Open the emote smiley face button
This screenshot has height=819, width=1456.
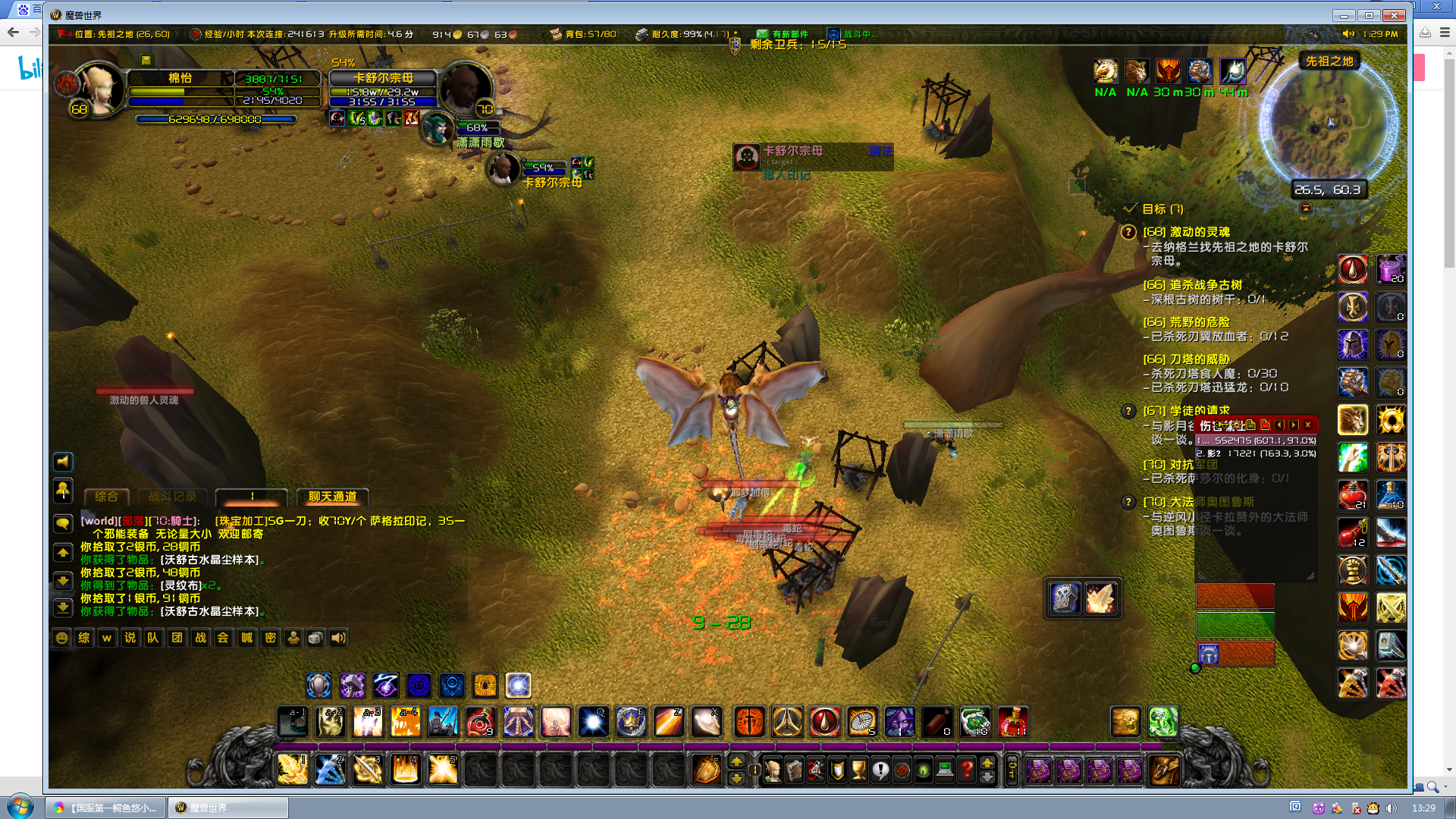tap(62, 638)
